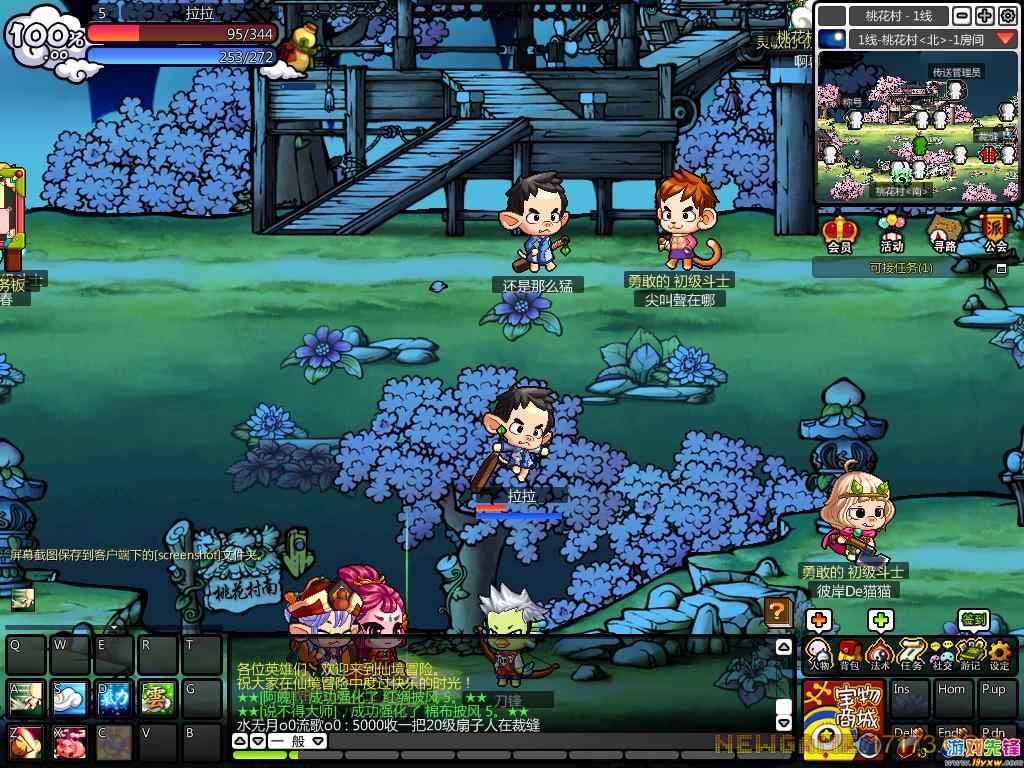Image resolution: width=1024 pixels, height=768 pixels.
Task: Open the 社交 social menu
Action: [941, 655]
